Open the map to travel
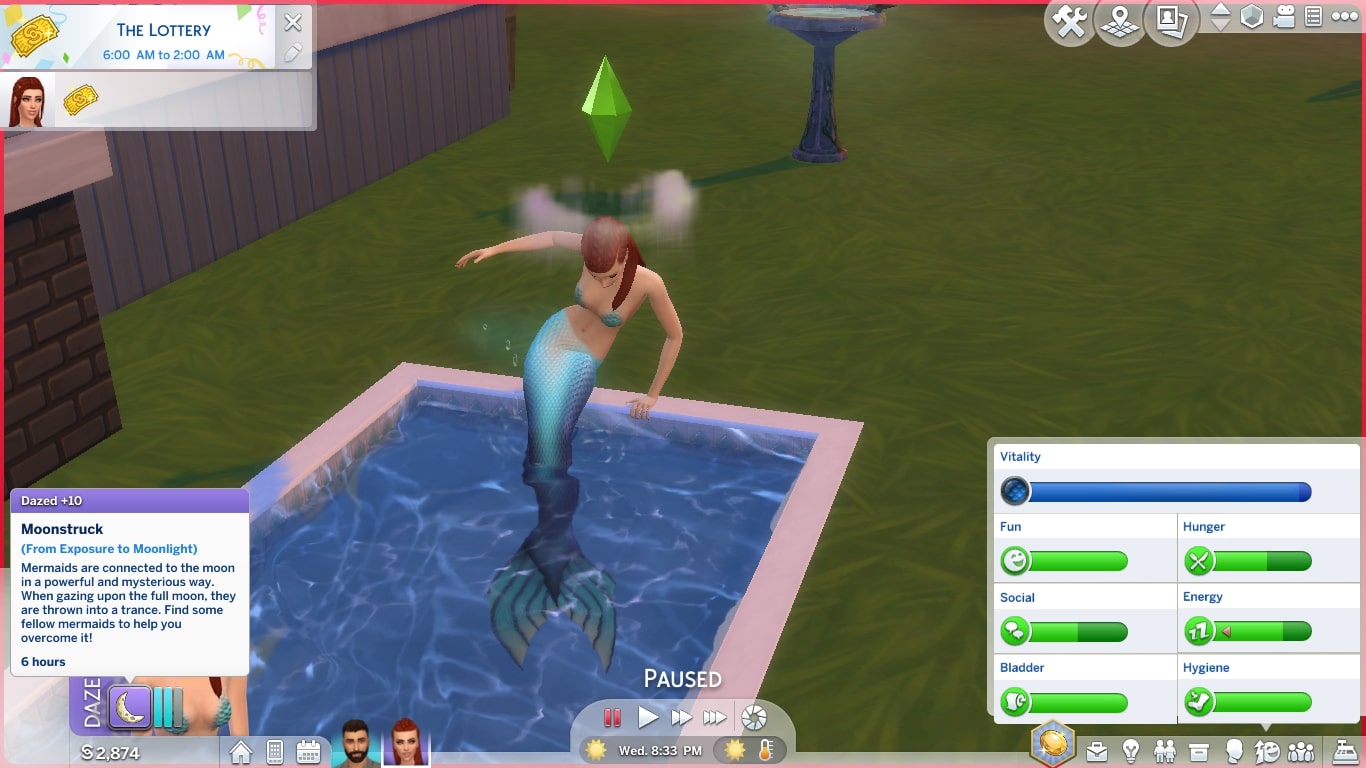 [x=1119, y=22]
